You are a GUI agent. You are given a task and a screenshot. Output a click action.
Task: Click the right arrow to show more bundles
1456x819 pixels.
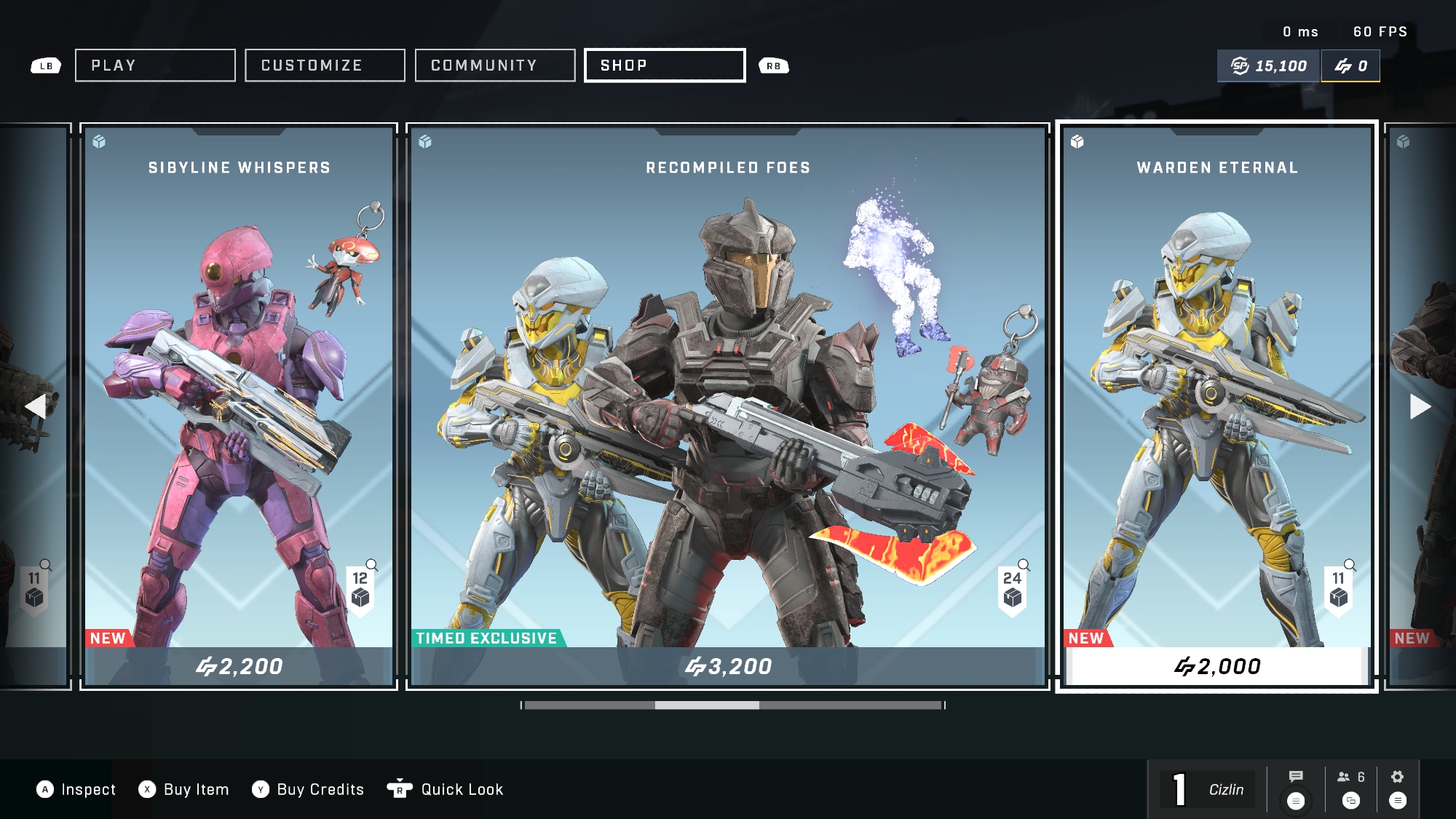[x=1420, y=406]
